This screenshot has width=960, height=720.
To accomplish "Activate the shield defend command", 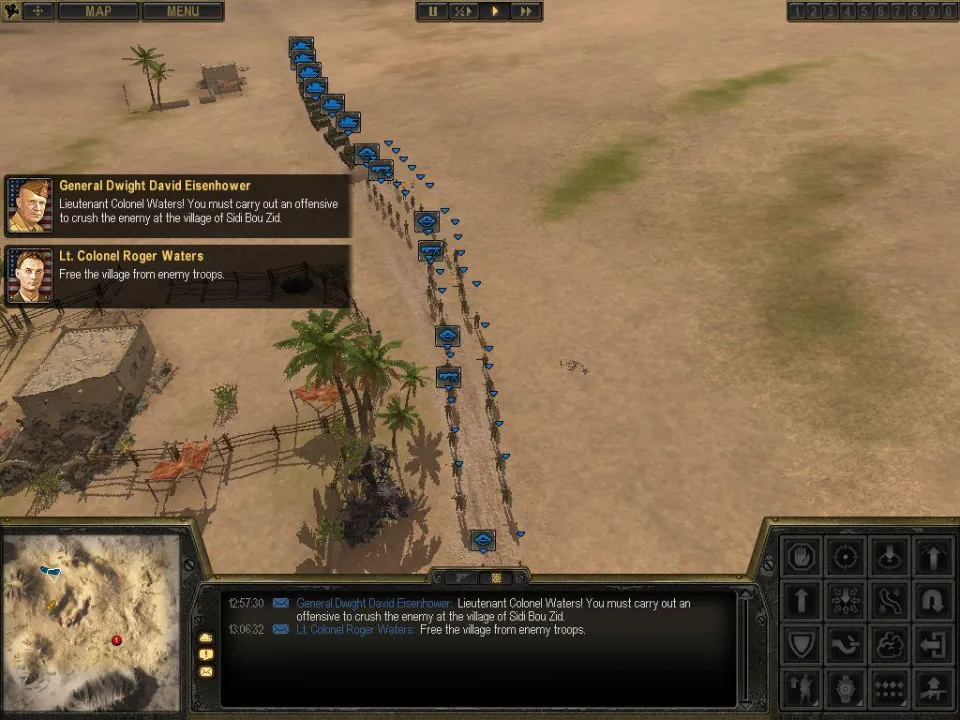I will (801, 645).
